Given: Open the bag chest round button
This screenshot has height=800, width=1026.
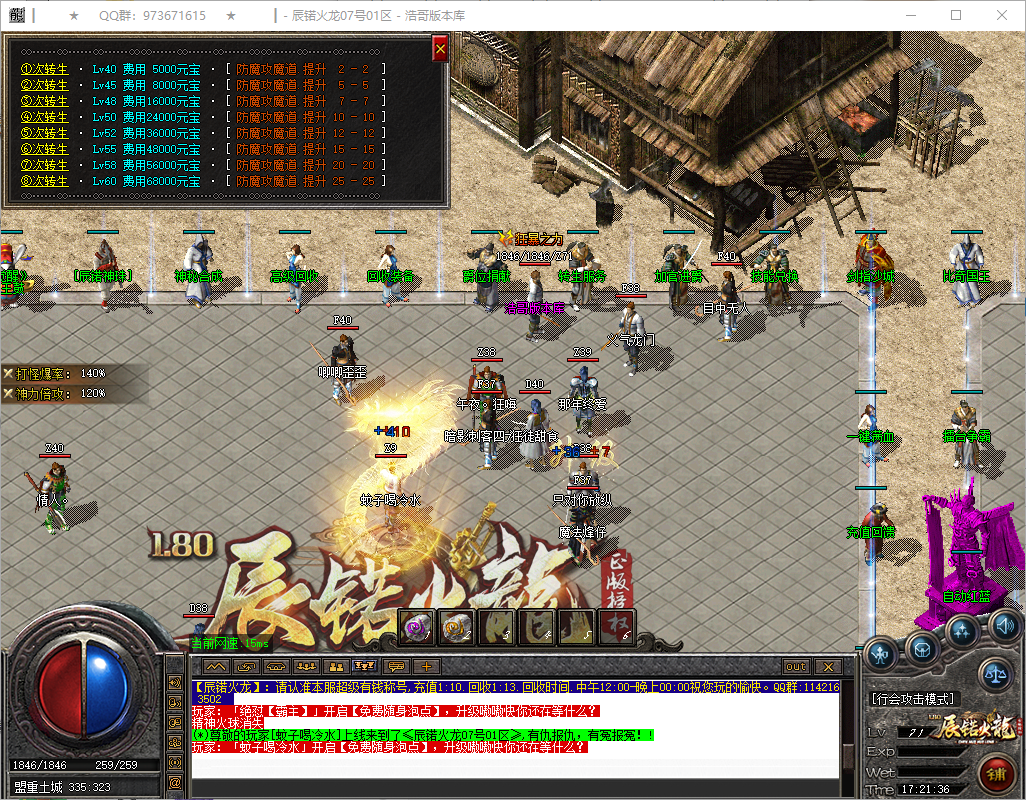Looking at the screenshot, I should (x=921, y=648).
